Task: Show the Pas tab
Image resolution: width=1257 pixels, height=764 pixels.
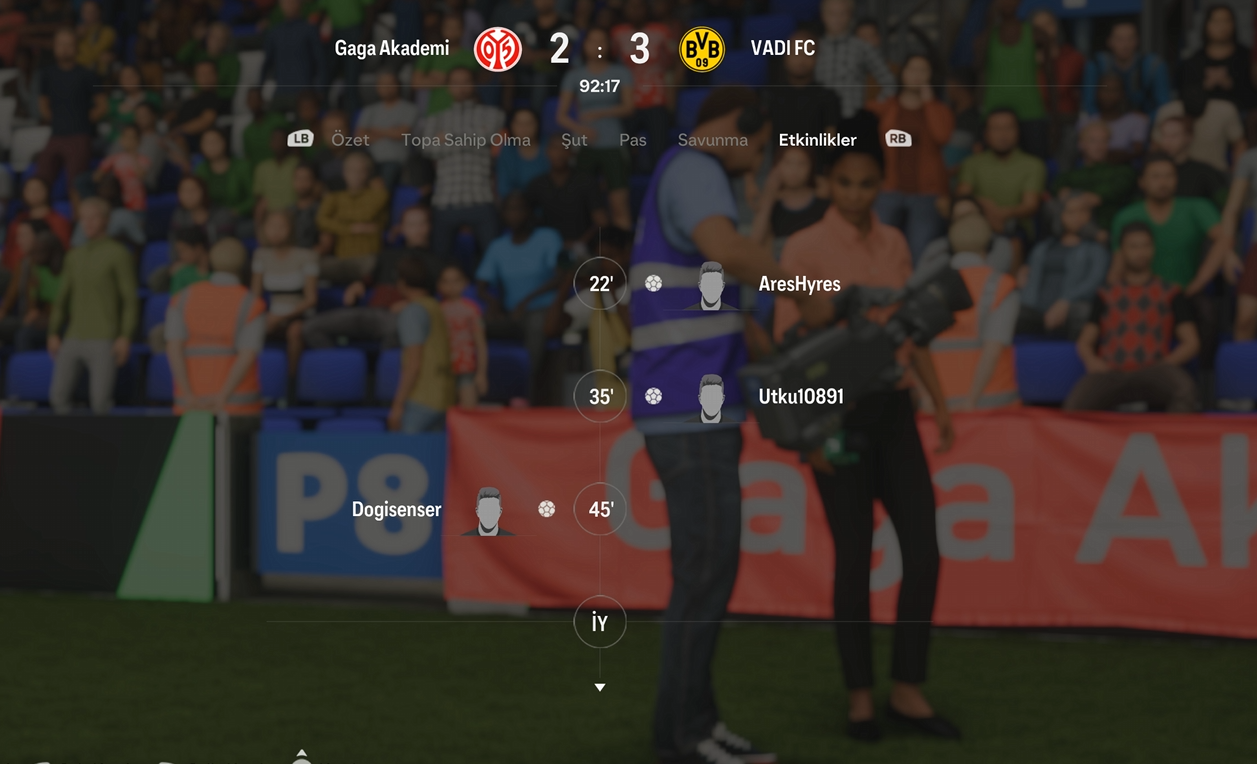Action: [x=633, y=140]
